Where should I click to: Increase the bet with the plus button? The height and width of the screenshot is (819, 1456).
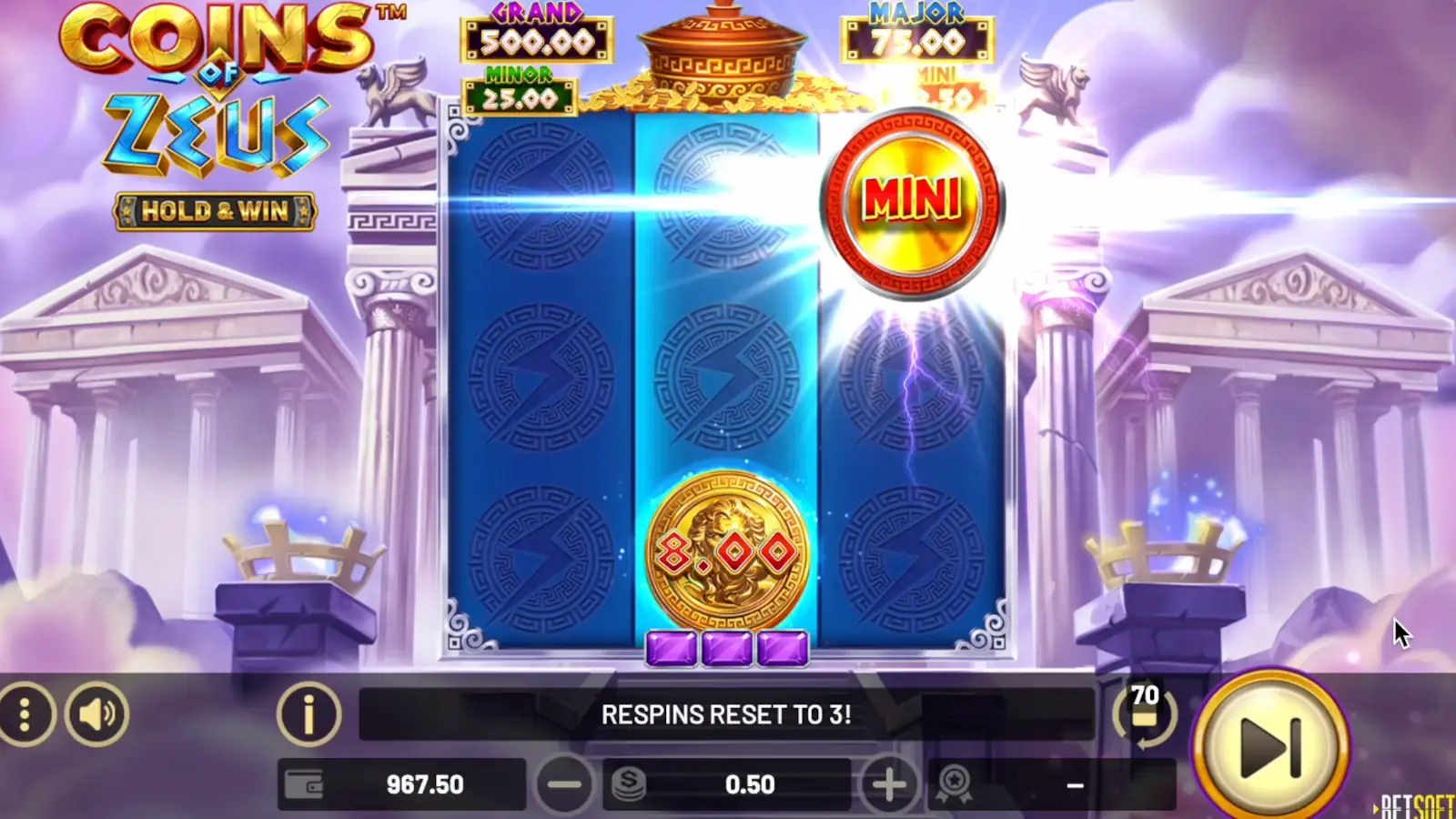click(888, 783)
